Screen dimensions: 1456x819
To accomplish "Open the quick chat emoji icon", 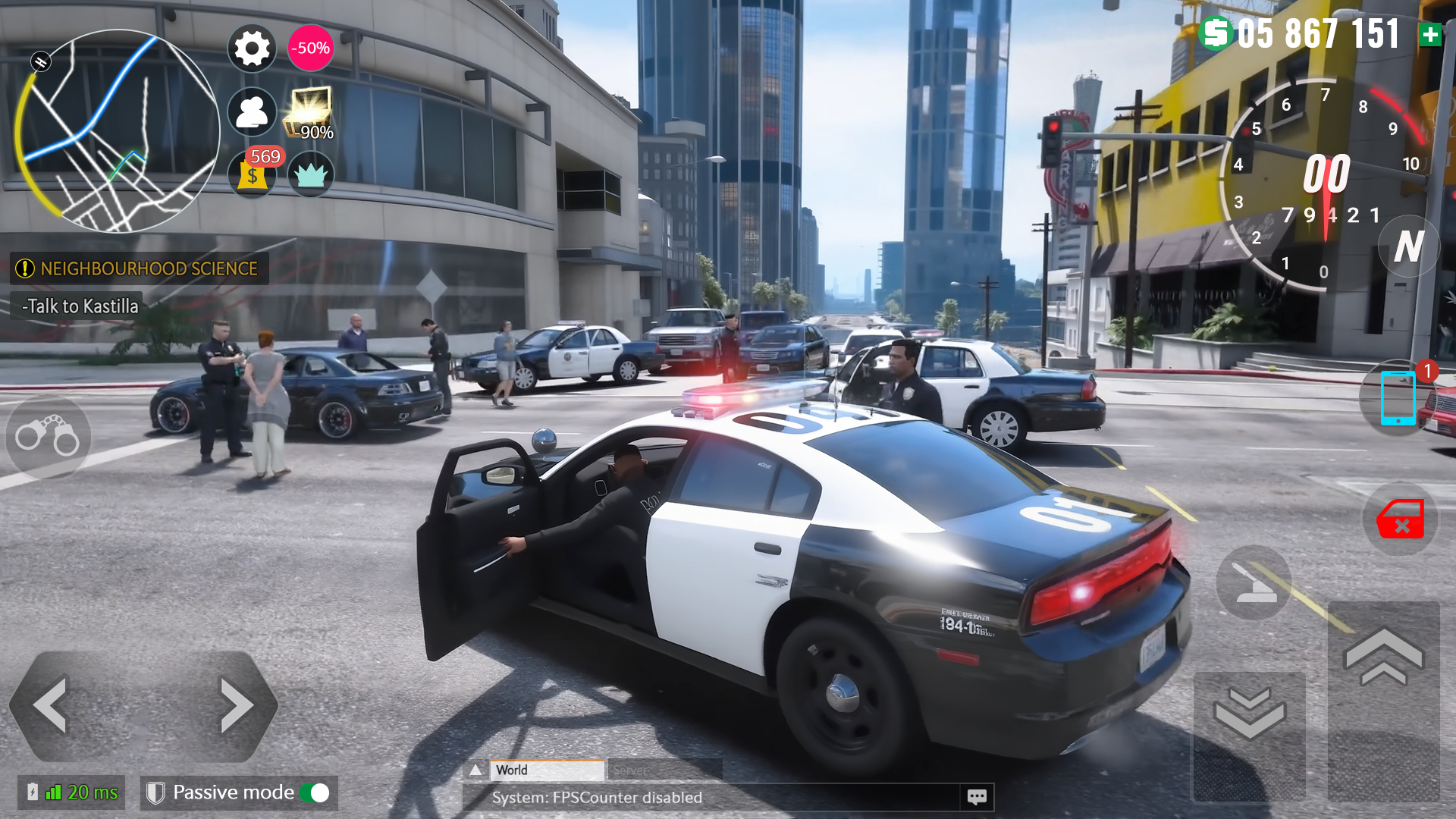I will (977, 797).
